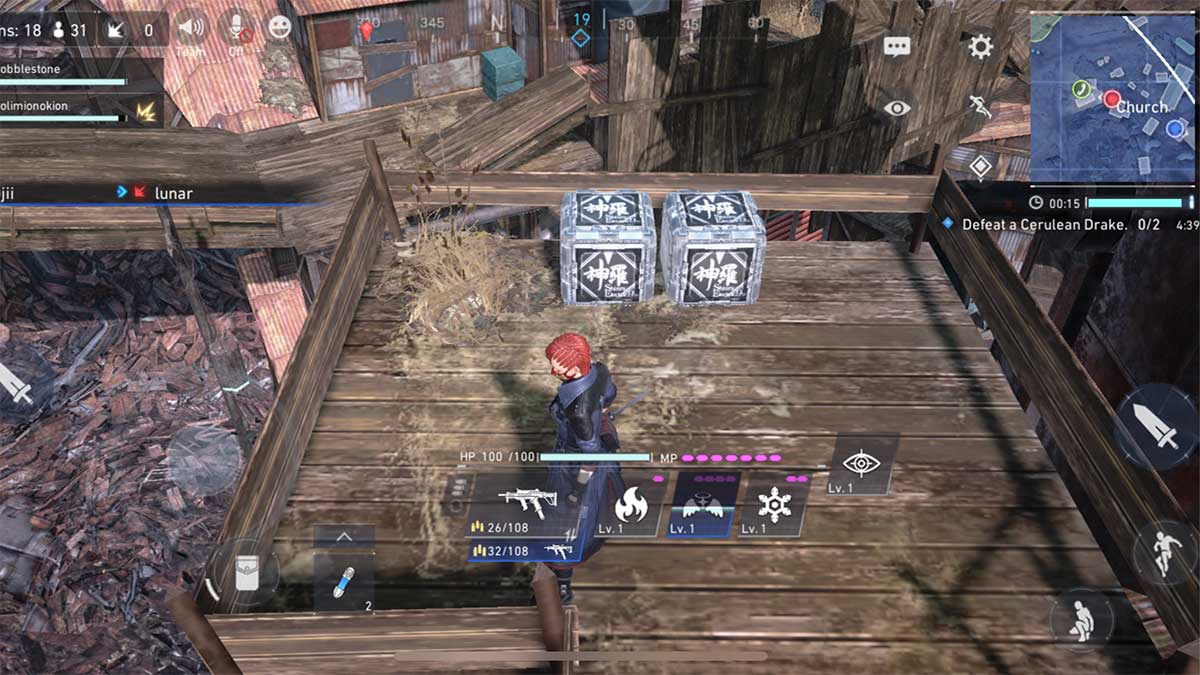Open the Church minimap
The image size is (1200, 675).
[x=1112, y=97]
